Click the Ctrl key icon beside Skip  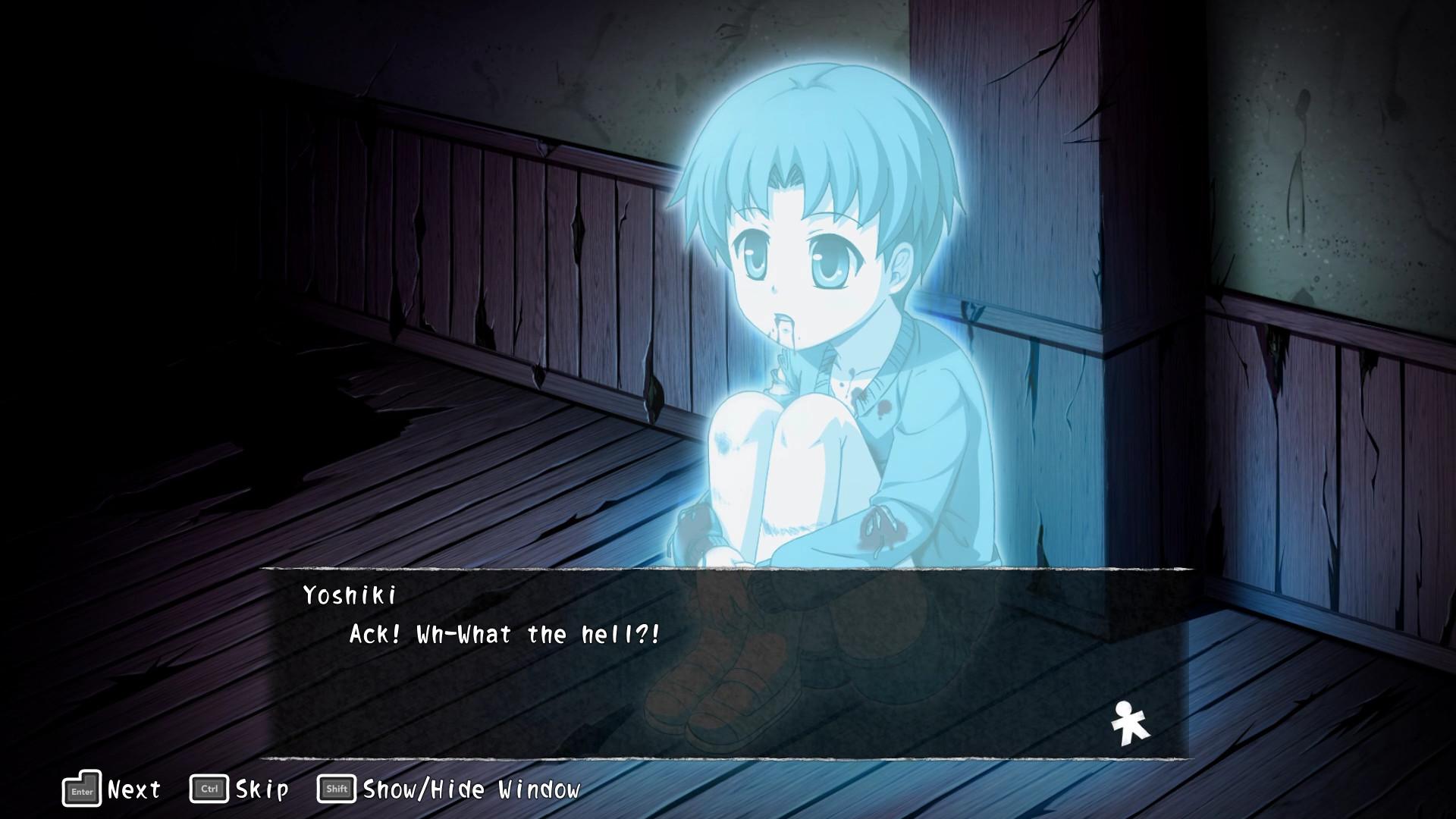(209, 789)
